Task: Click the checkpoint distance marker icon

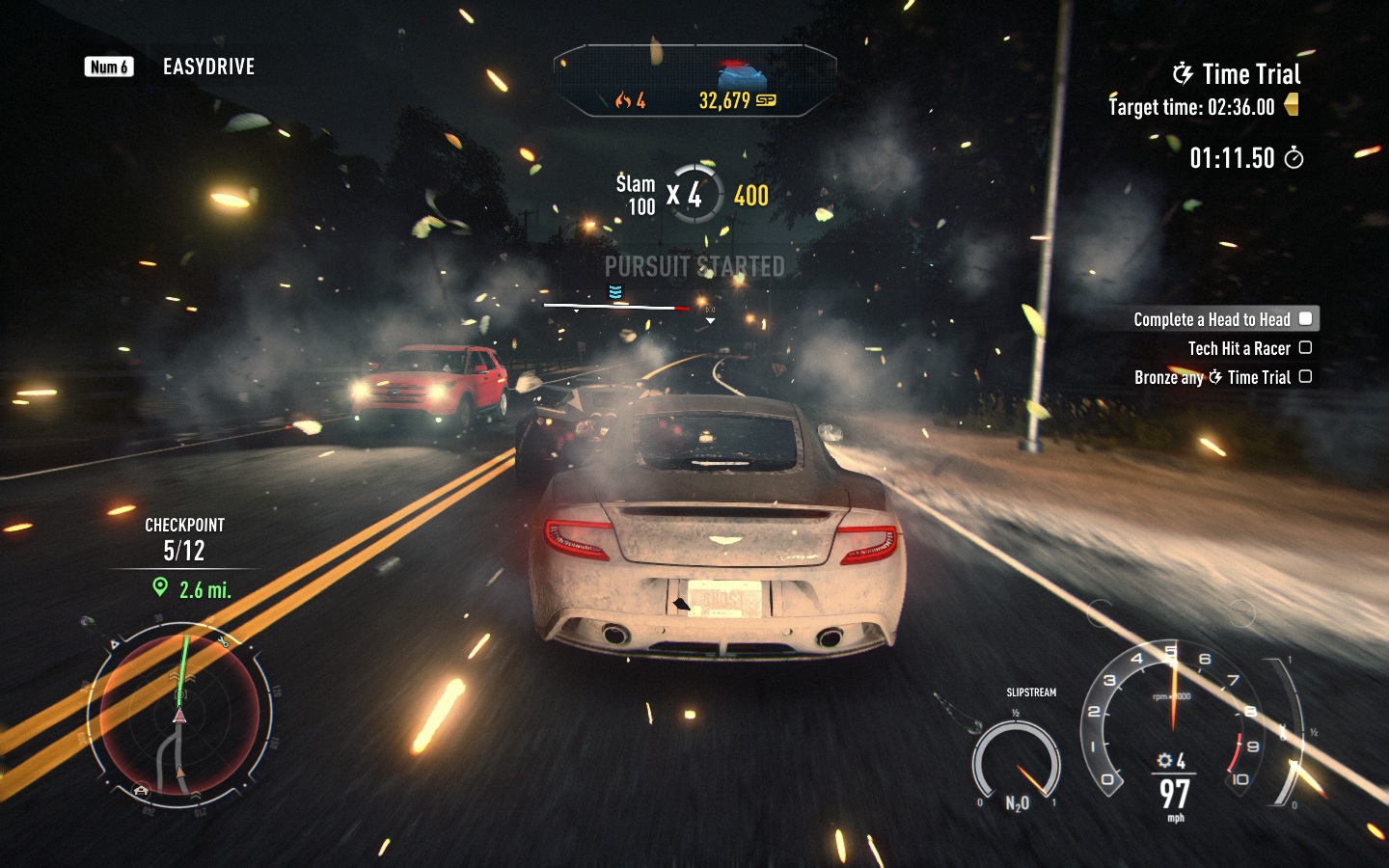Action: 160,587
